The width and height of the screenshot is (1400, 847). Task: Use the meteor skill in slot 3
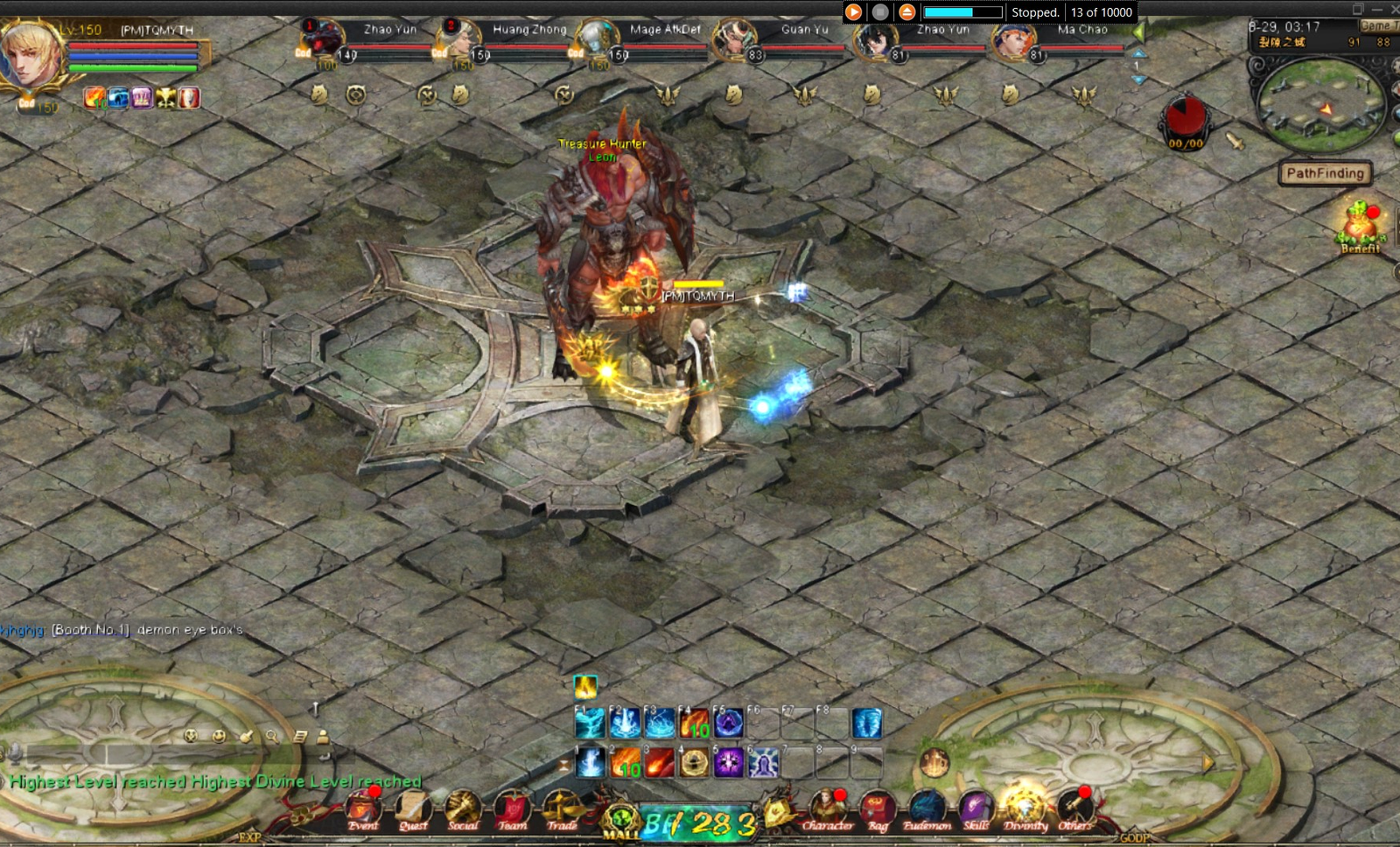[660, 762]
